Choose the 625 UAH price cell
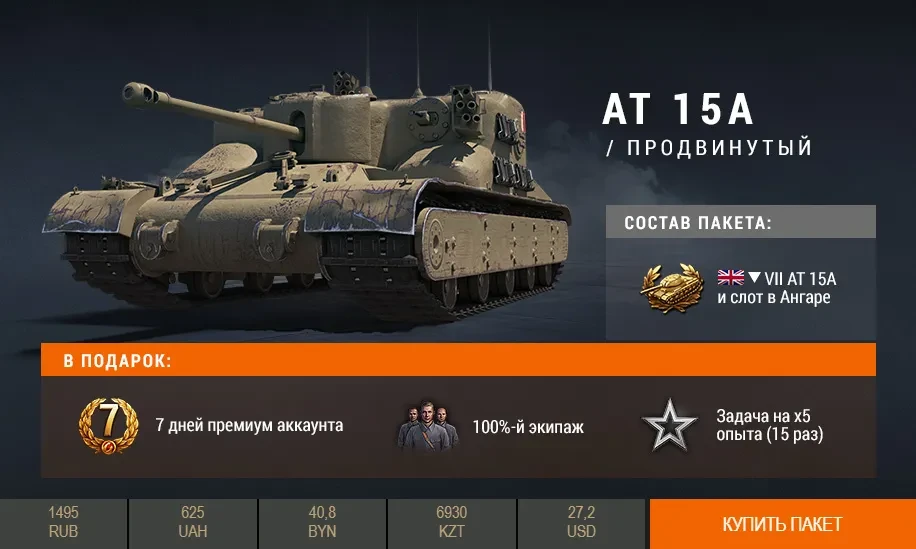This screenshot has height=549, width=916. pyautogui.click(x=193, y=524)
